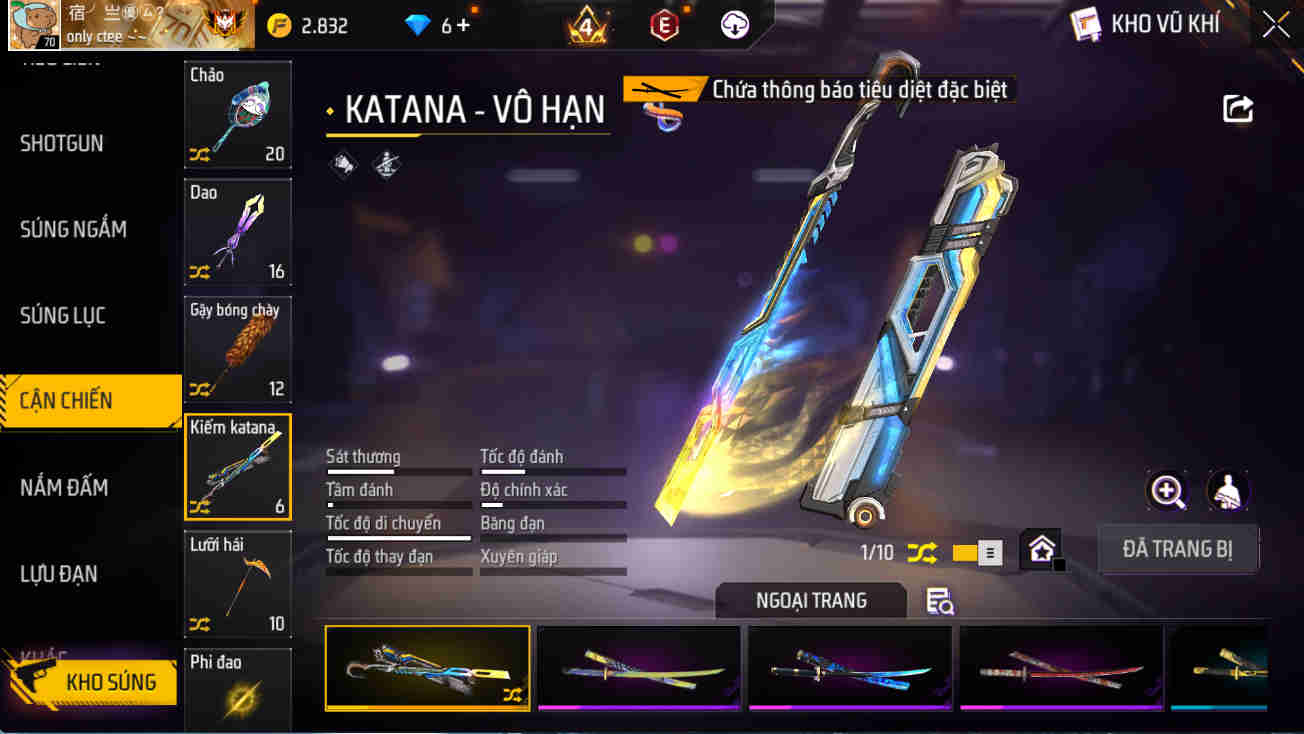Select the skin preview search icon beside NGOẠI TRANG
Screen dimensions: 1304x734
[x=938, y=600]
